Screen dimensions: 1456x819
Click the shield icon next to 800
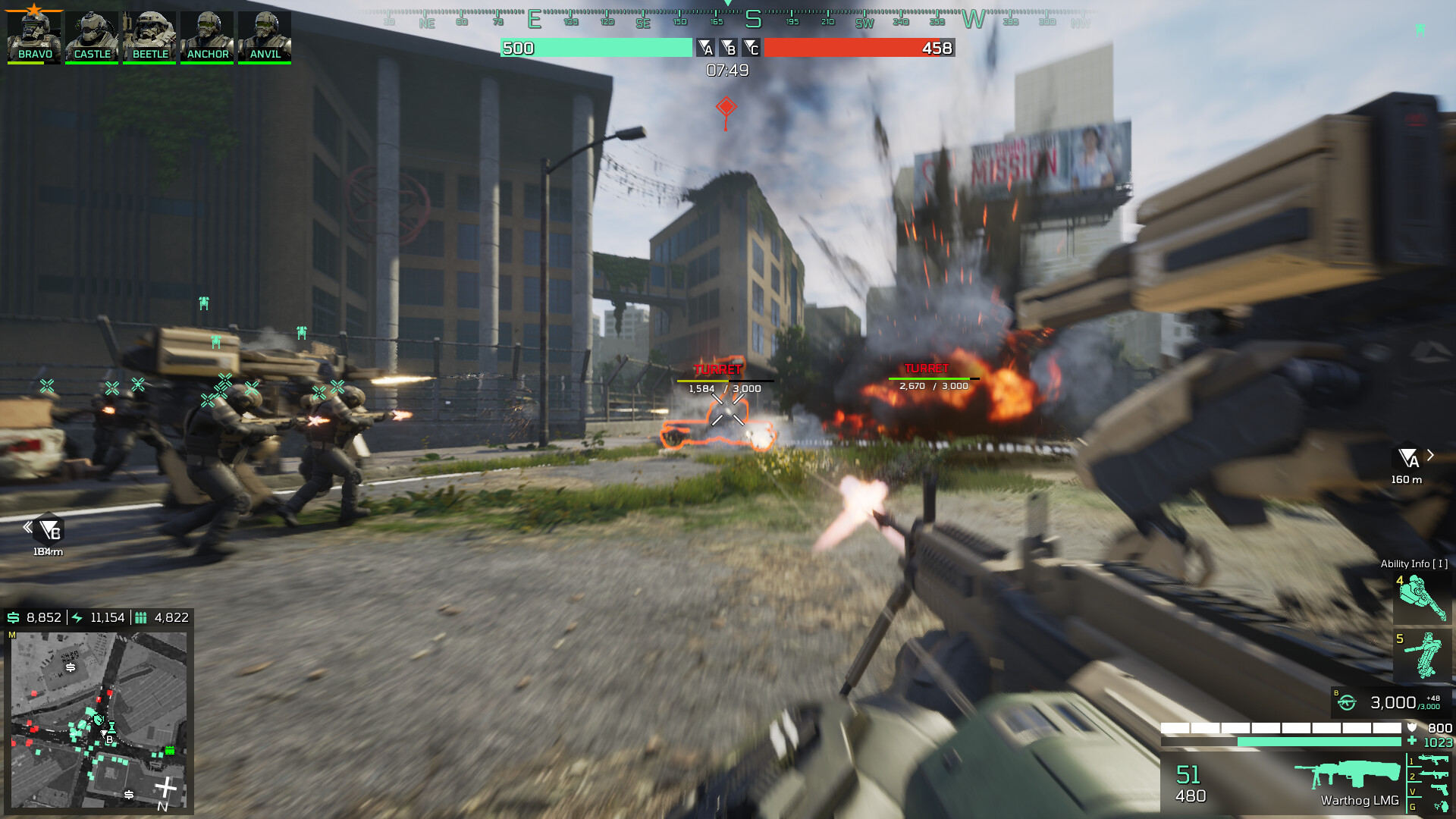(x=1412, y=726)
